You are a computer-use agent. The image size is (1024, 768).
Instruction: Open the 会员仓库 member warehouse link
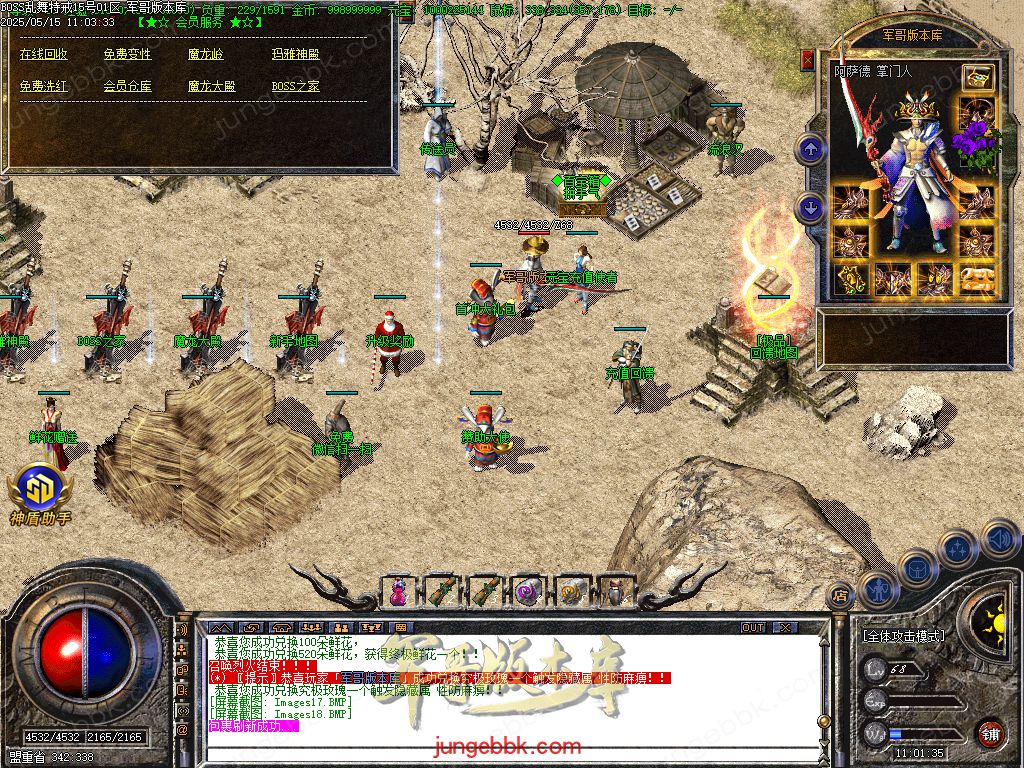[127, 86]
